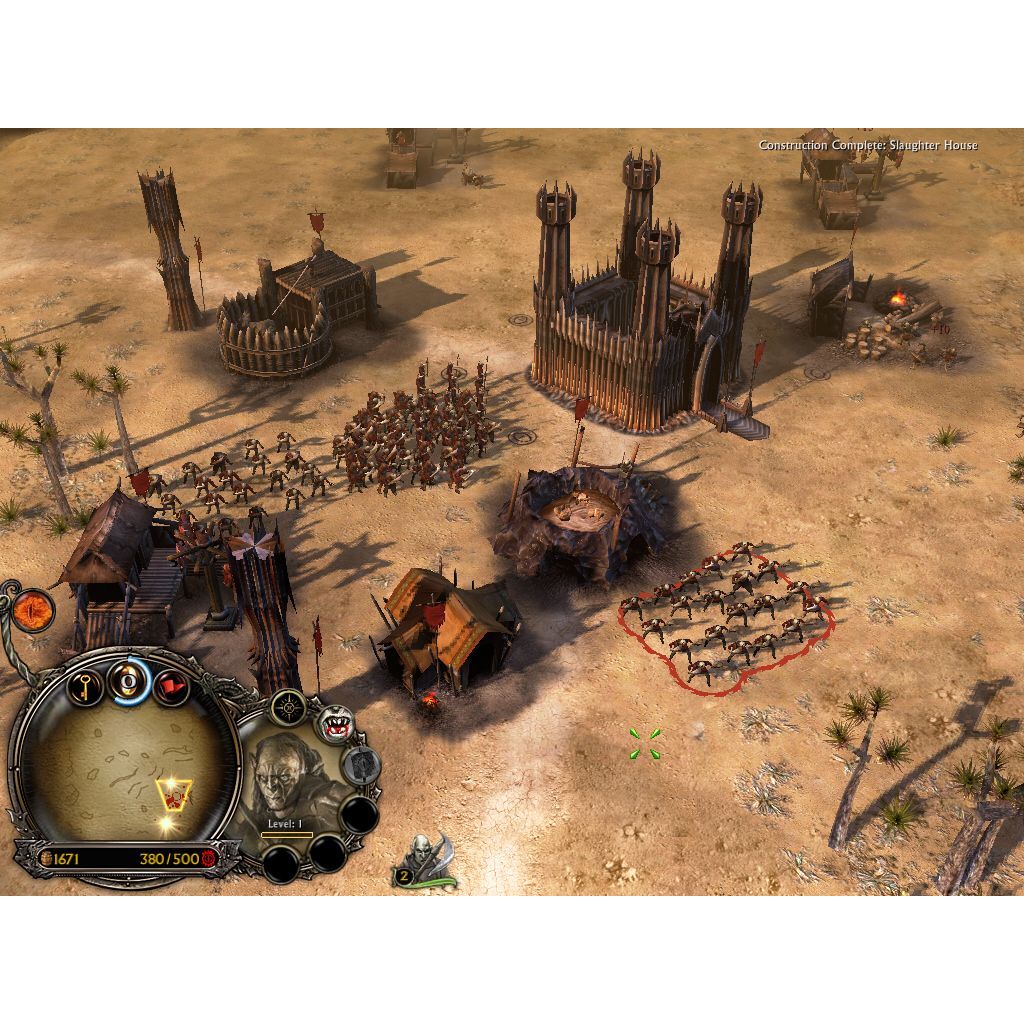
Task: Click the red flag beacon button
Action: [x=171, y=687]
